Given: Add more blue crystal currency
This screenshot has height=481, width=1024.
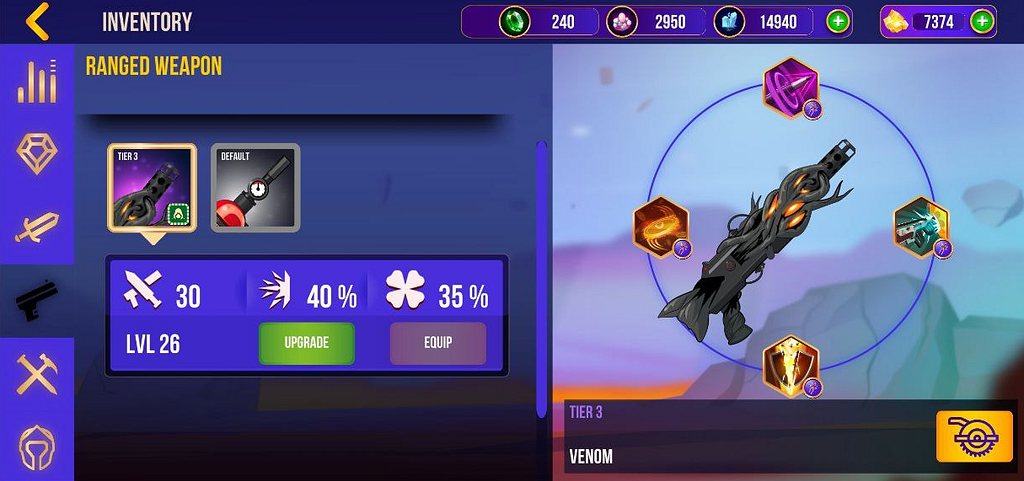Looking at the screenshot, I should click(838, 21).
